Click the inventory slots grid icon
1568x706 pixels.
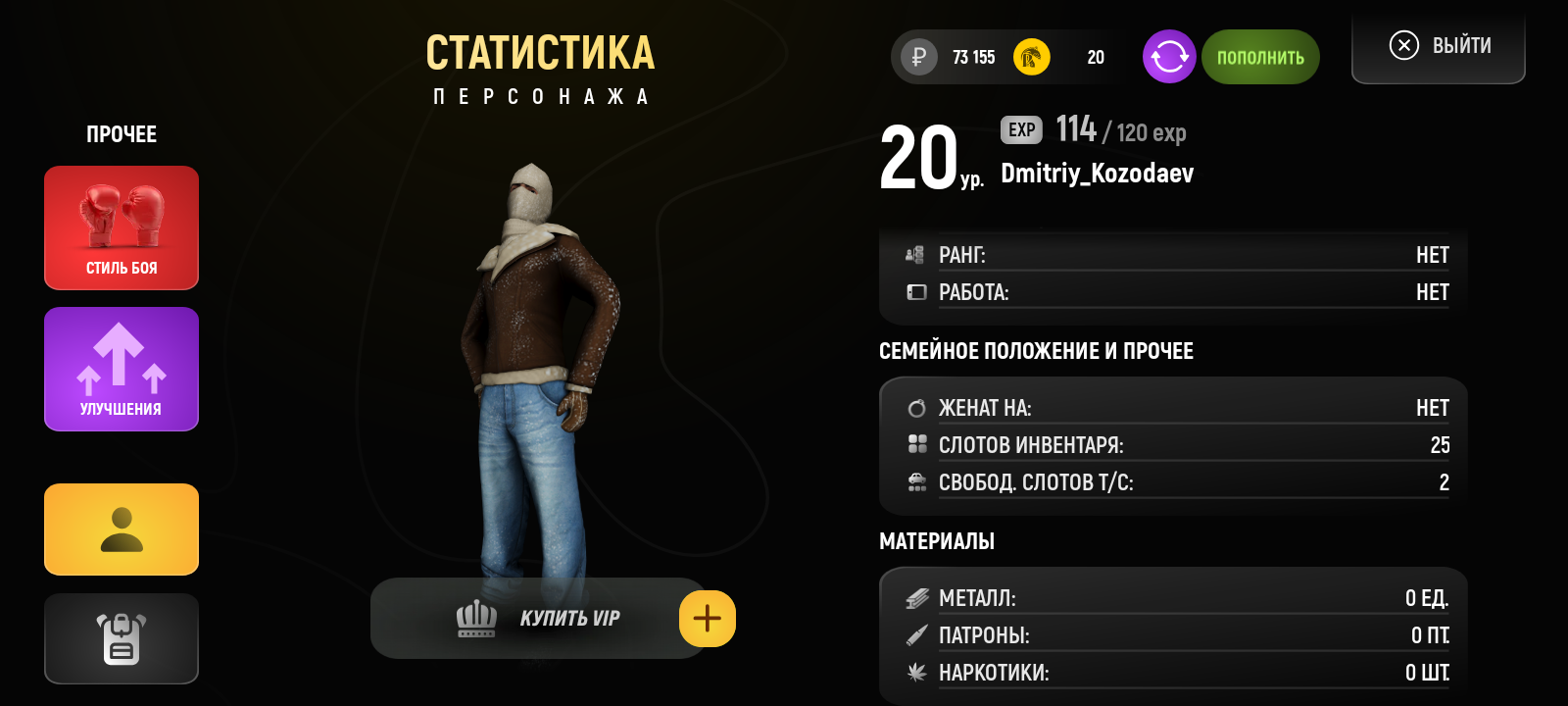tap(916, 444)
